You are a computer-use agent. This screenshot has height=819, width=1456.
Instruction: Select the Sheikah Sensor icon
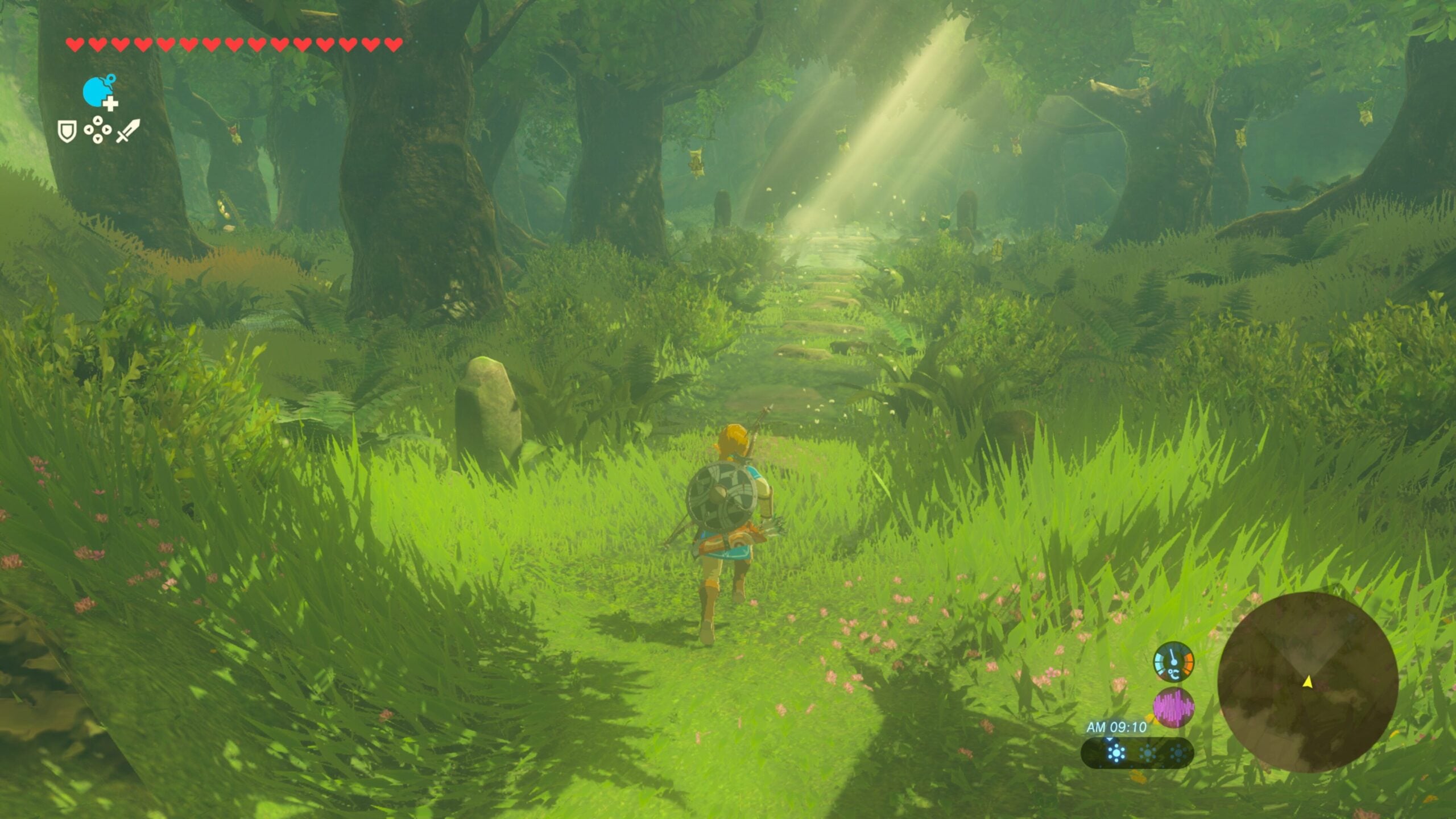point(96,91)
